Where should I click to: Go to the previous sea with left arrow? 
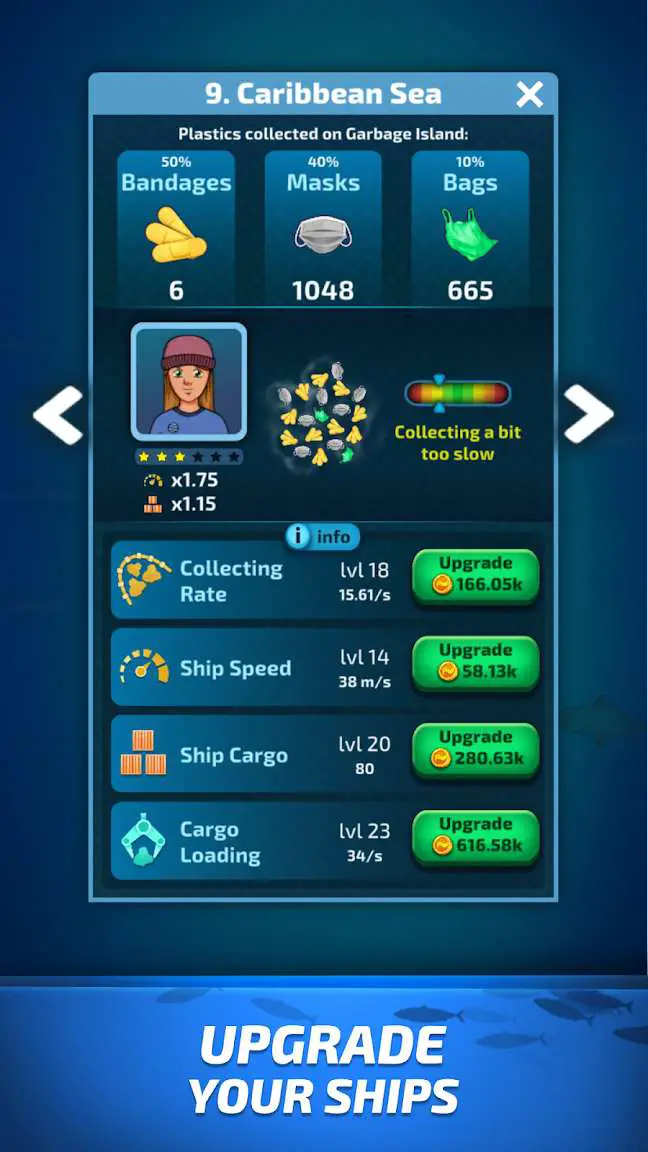(58, 414)
